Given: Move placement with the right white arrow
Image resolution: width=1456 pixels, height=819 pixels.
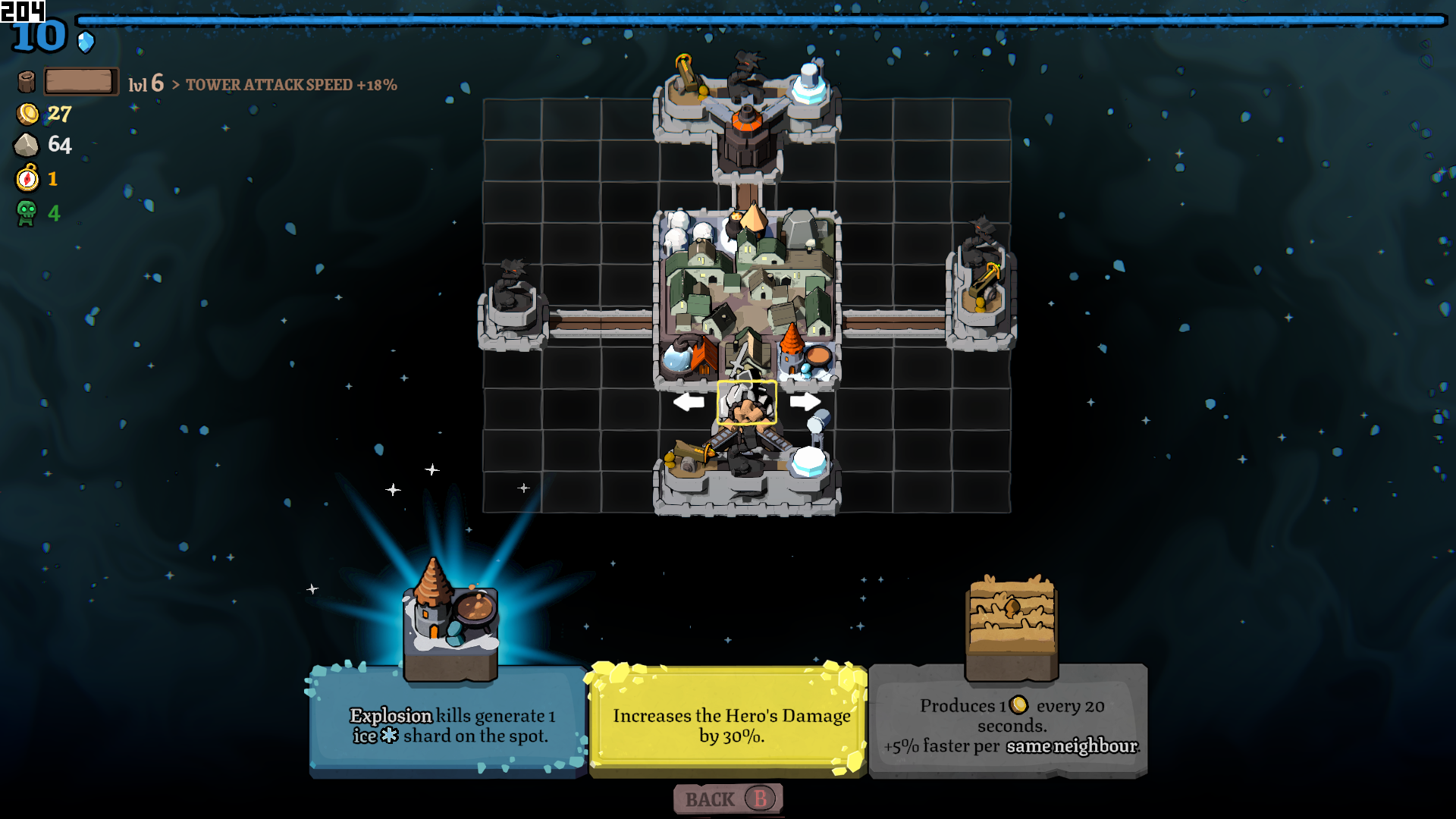Looking at the screenshot, I should point(805,401).
